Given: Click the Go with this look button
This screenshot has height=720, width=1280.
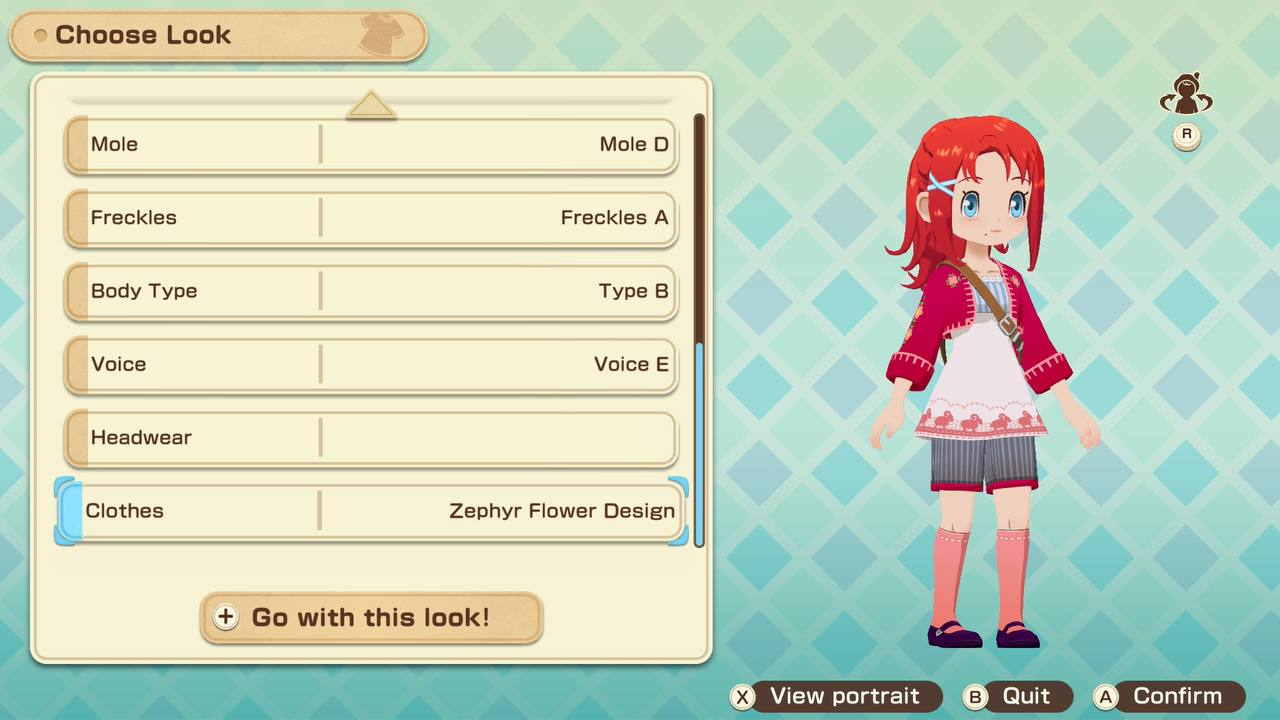Looking at the screenshot, I should pyautogui.click(x=371, y=617).
